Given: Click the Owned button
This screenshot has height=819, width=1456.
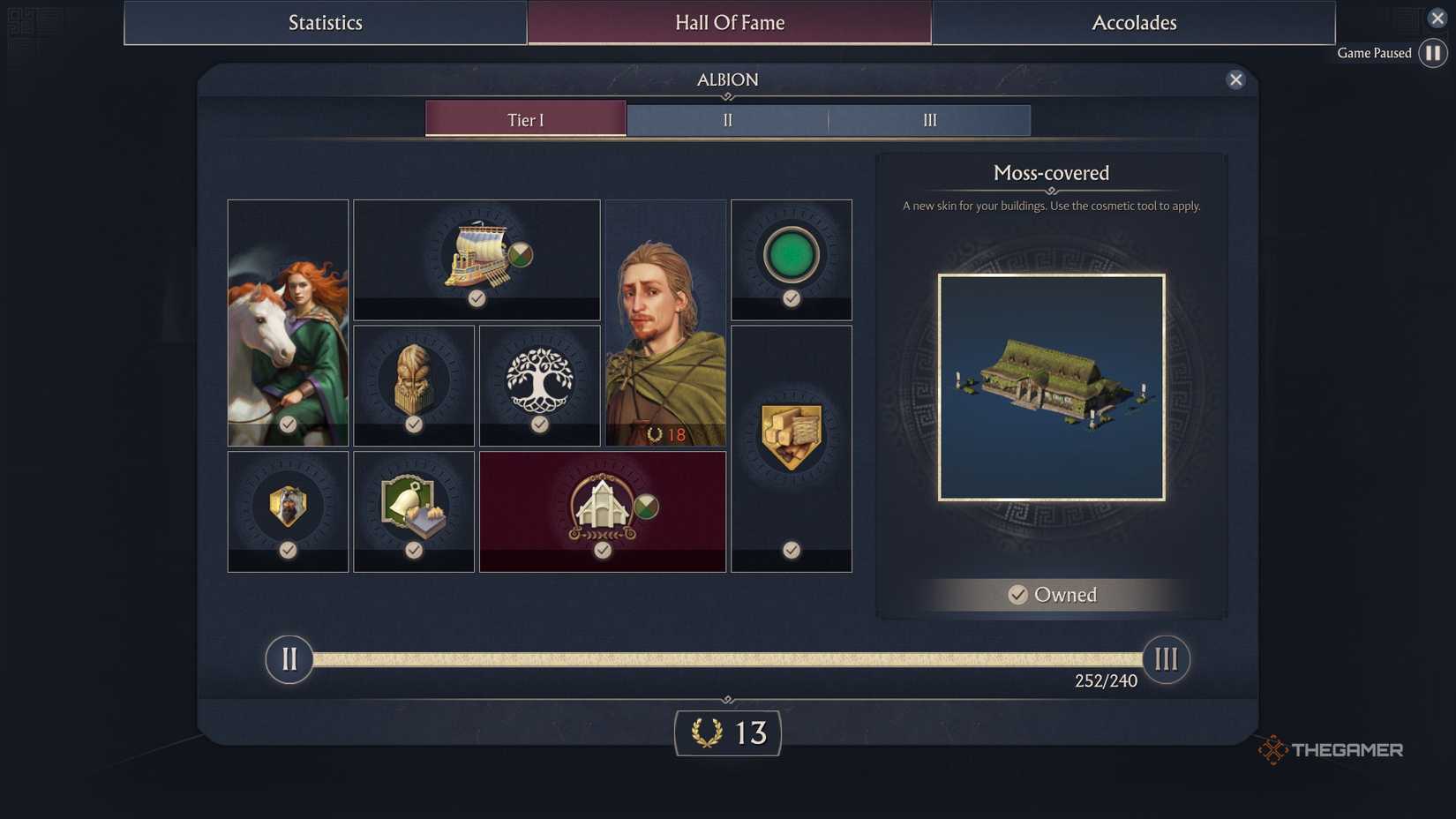Looking at the screenshot, I should click(1051, 594).
